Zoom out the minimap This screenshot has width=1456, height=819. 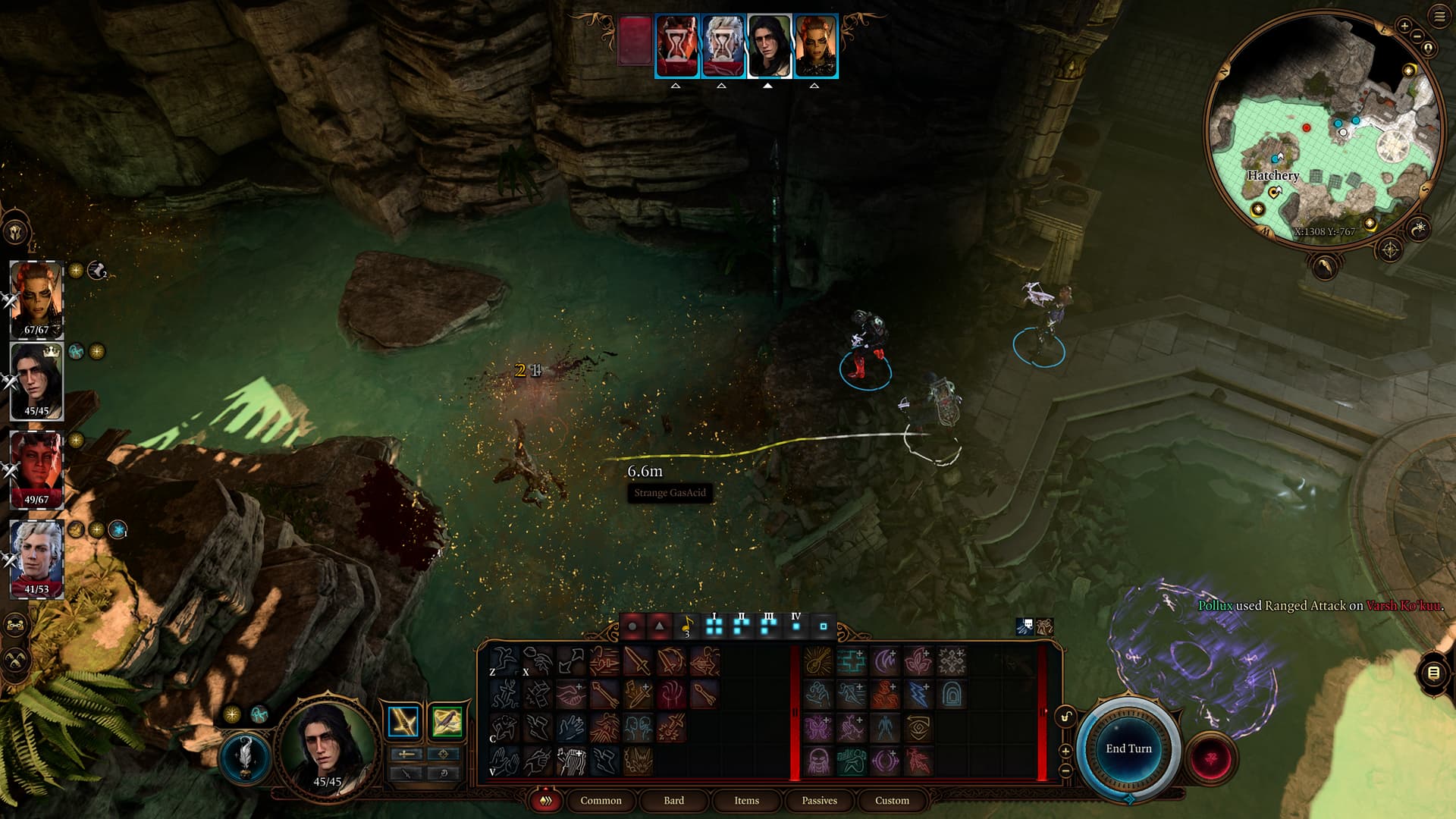pos(1417,37)
